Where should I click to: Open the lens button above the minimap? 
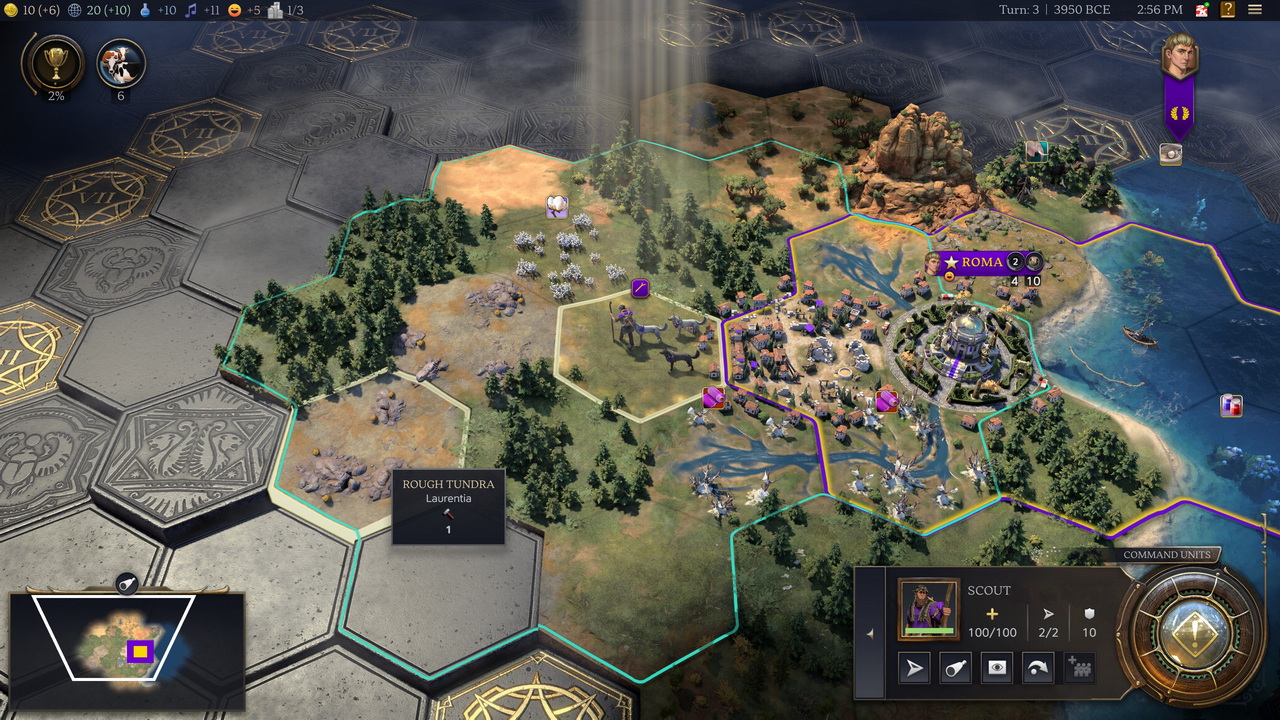click(127, 583)
